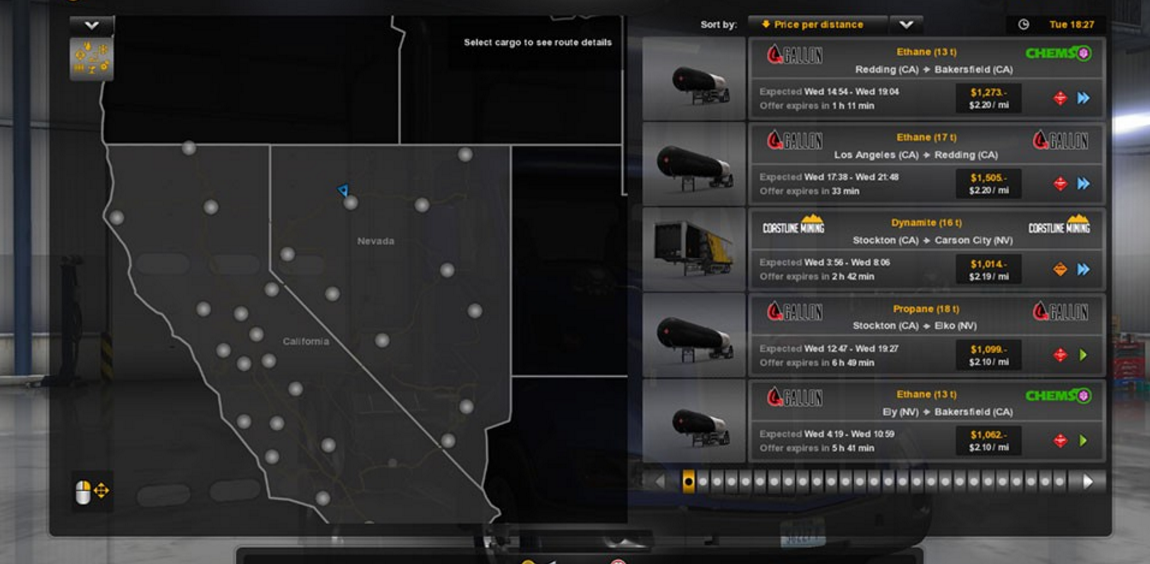Screen dimensions: 1150x564
Task: Pick the Propane job Stockton to Elko
Action: pyautogui.click(x=925, y=334)
